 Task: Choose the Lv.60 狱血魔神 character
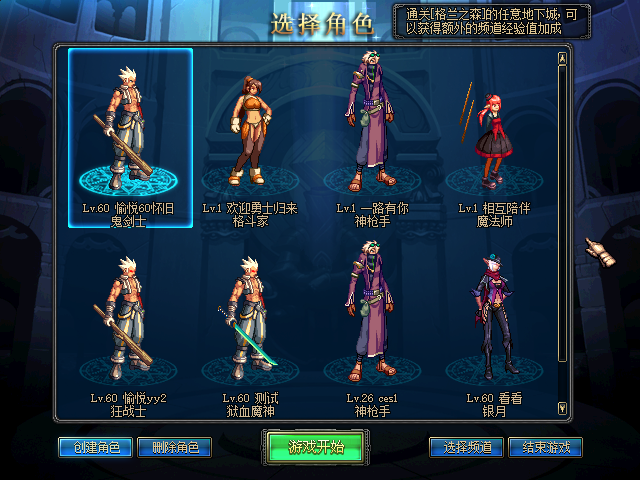(248, 325)
